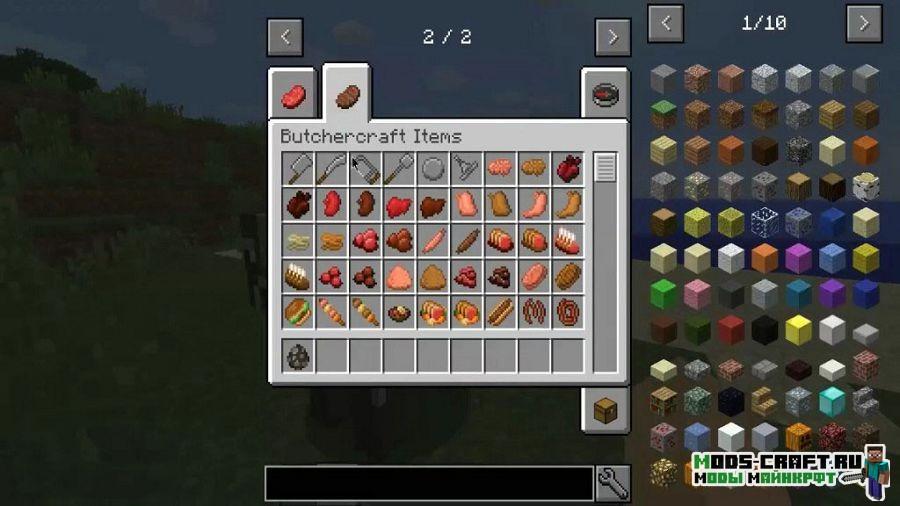Choose the hot dog item
This screenshot has height=506, width=900.
[501, 312]
